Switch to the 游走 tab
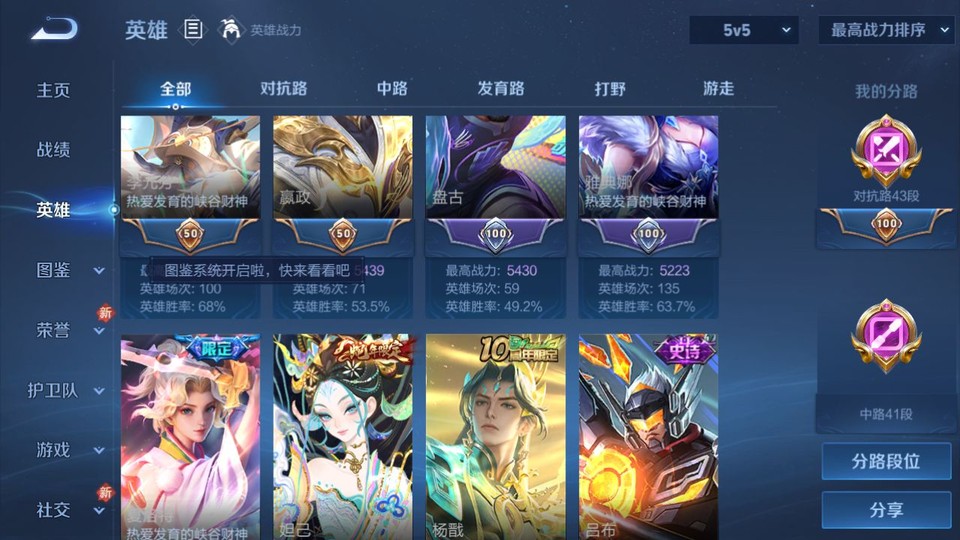 click(x=718, y=89)
